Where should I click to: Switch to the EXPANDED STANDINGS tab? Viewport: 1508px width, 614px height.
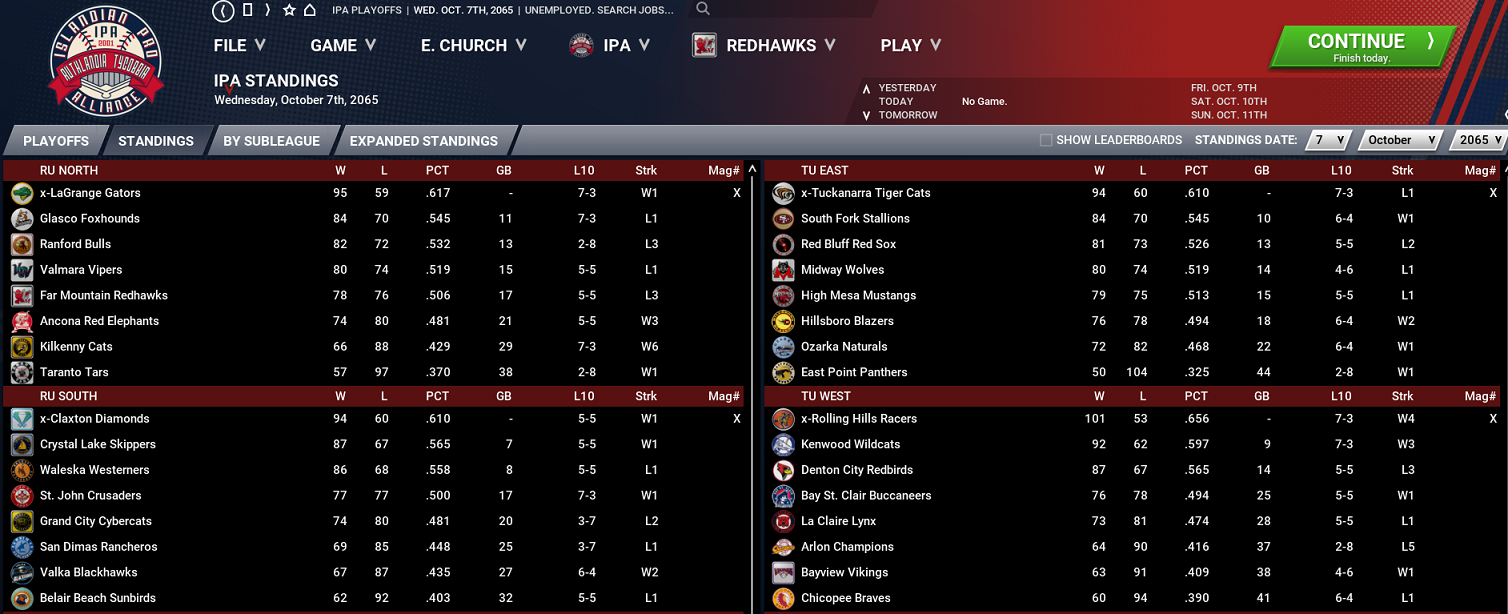click(x=423, y=141)
